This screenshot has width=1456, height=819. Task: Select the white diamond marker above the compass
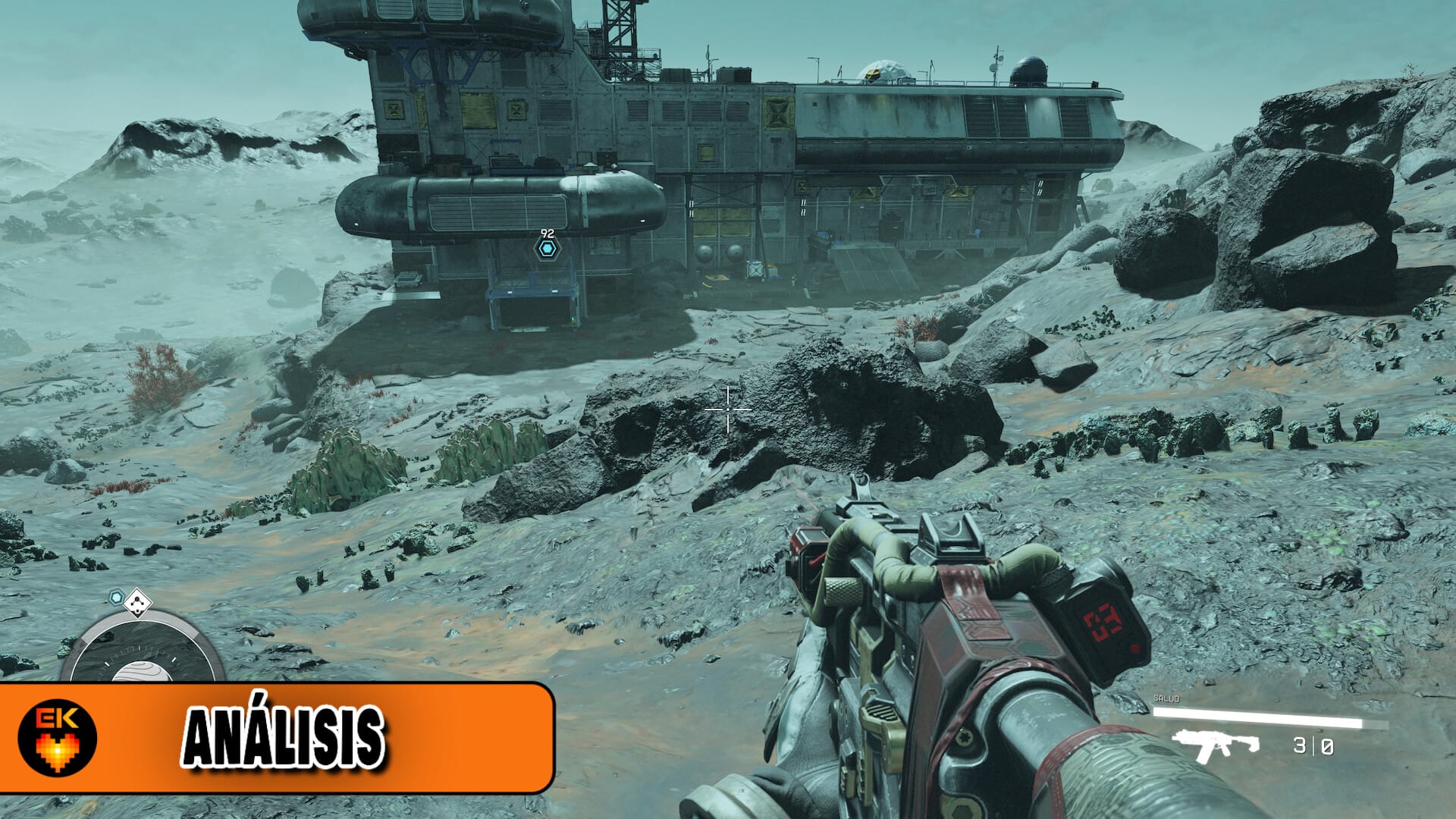pos(137,603)
